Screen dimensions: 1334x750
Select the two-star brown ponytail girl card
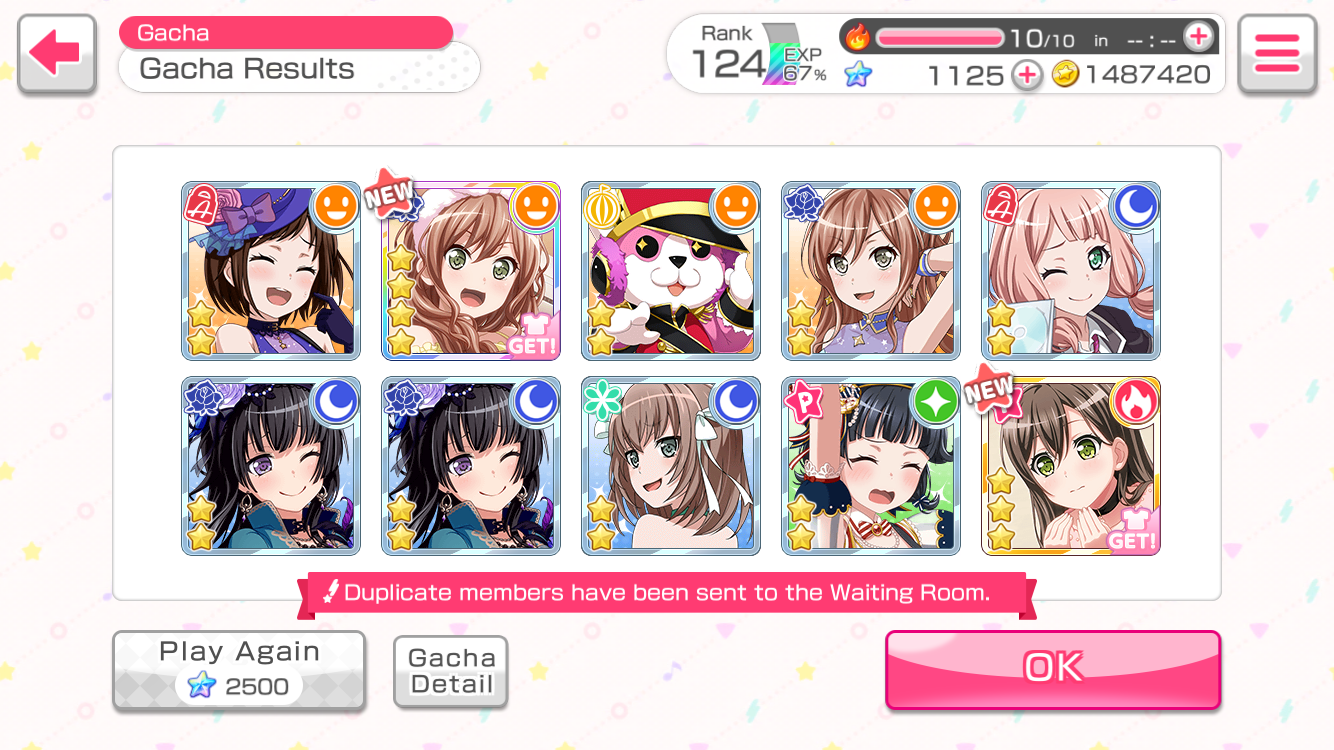coord(871,271)
